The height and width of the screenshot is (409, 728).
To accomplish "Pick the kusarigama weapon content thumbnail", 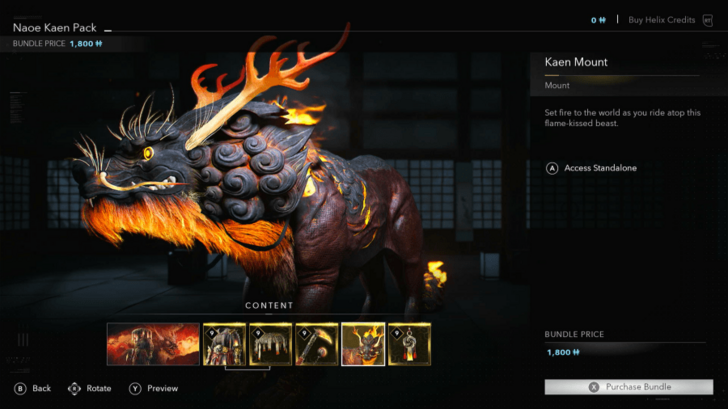I will [x=317, y=343].
